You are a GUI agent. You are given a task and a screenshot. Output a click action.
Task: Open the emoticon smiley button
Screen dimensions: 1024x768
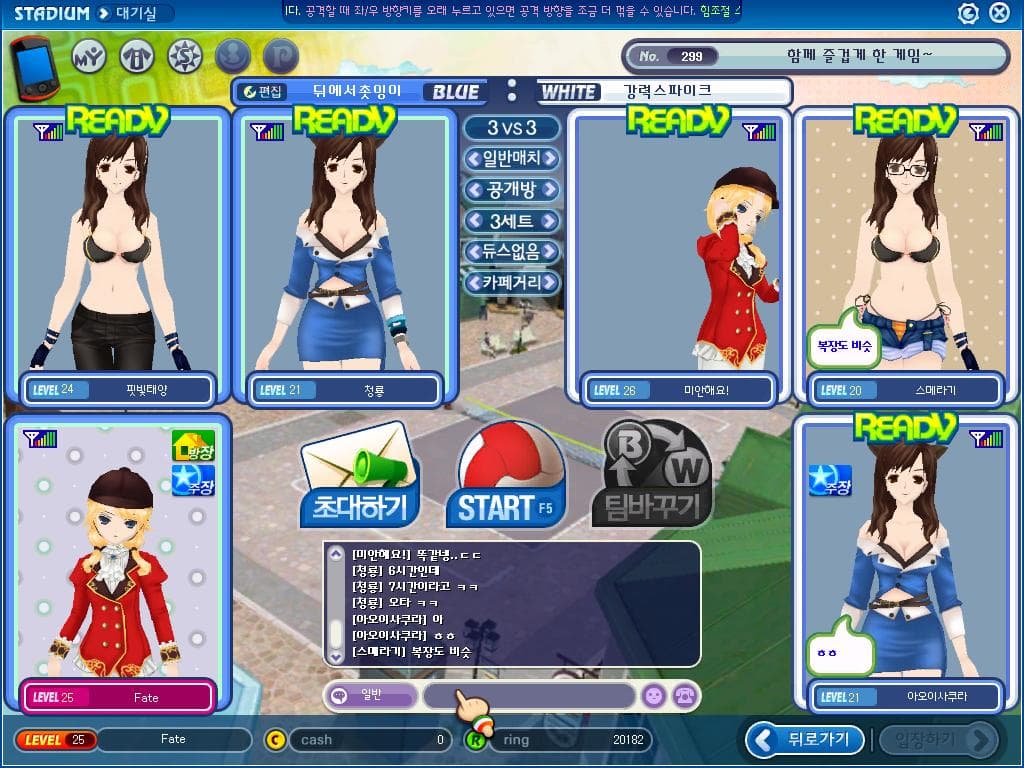[653, 696]
